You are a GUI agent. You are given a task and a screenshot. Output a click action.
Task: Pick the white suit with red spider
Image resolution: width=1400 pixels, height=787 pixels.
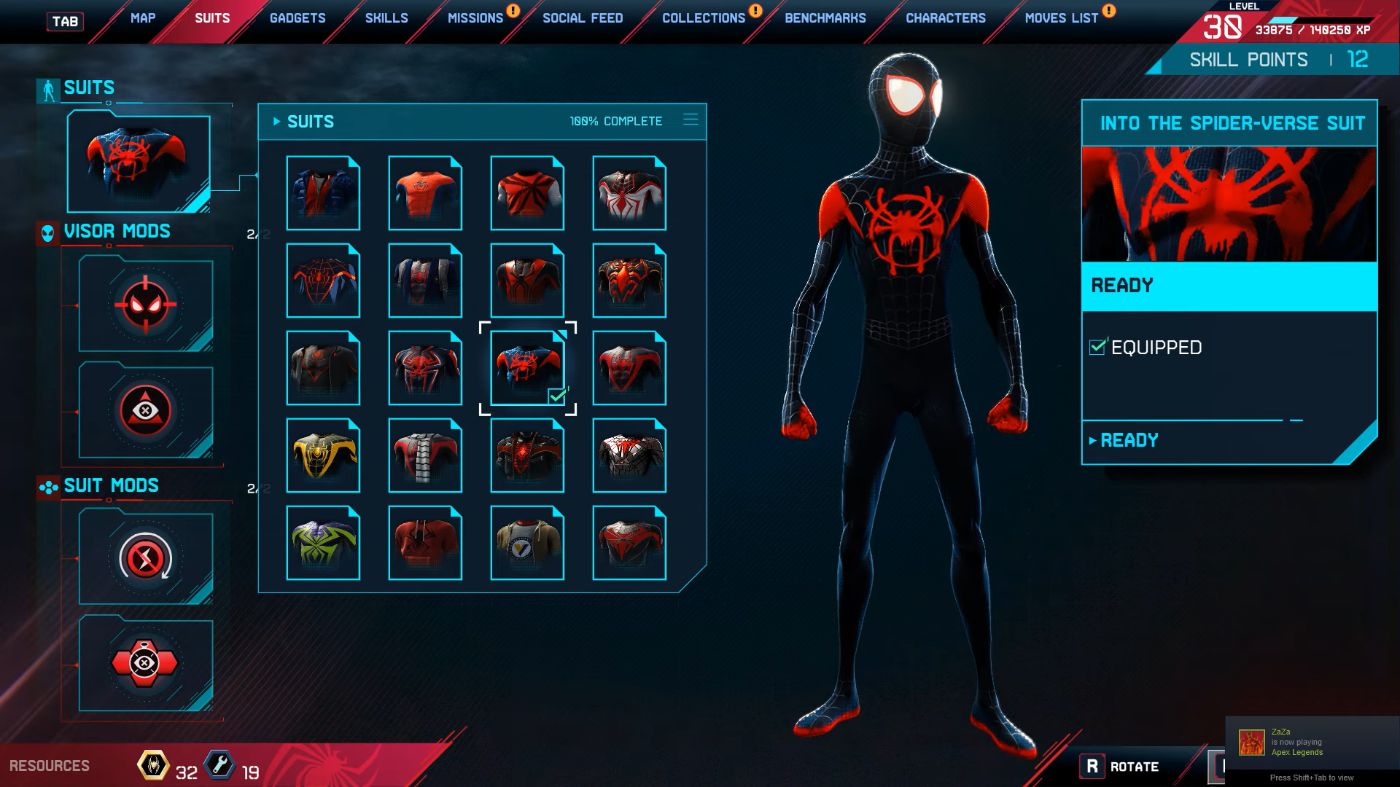[629, 193]
